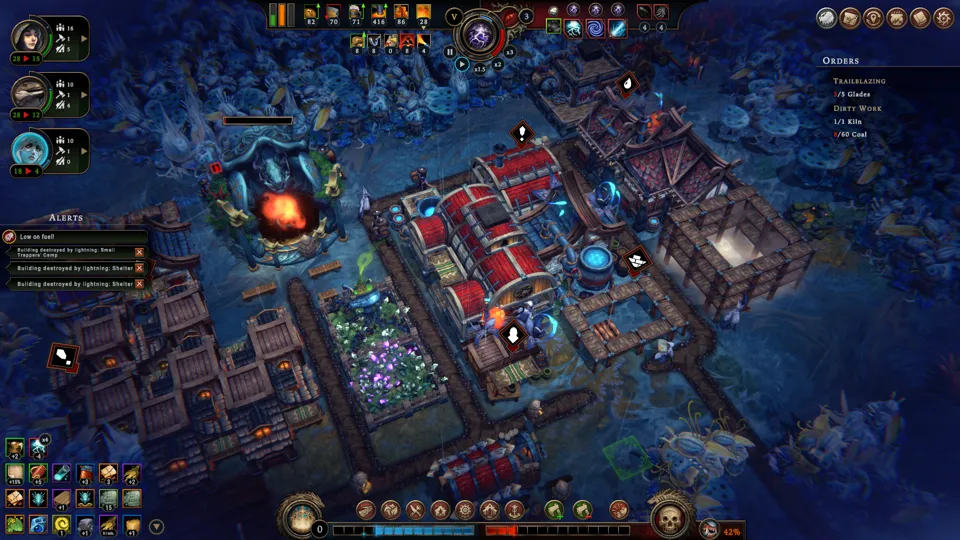960x540 pixels.
Task: Click the skull hostility indicator
Action: coord(670,519)
